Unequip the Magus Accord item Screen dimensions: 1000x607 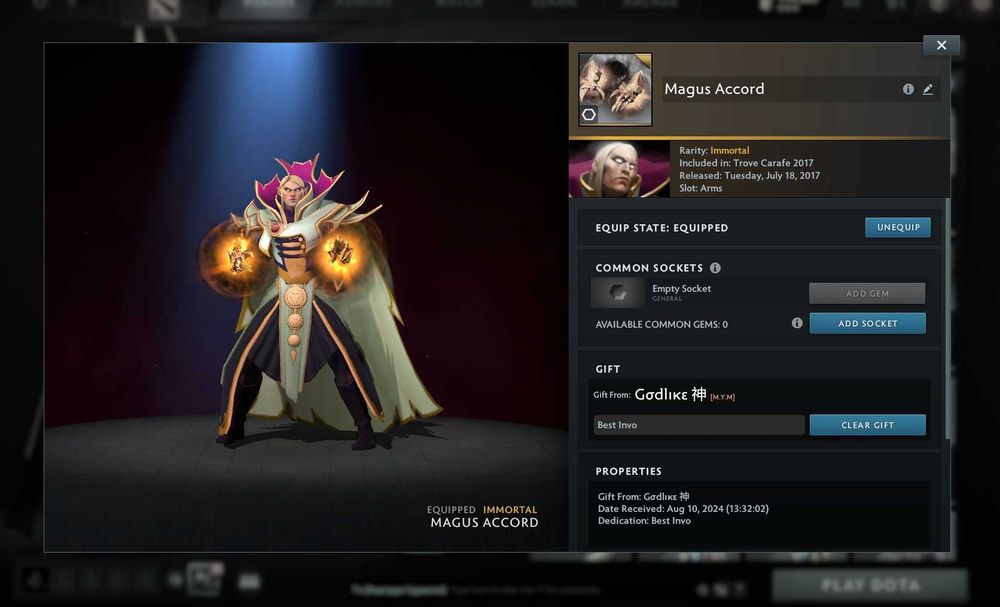[897, 228]
